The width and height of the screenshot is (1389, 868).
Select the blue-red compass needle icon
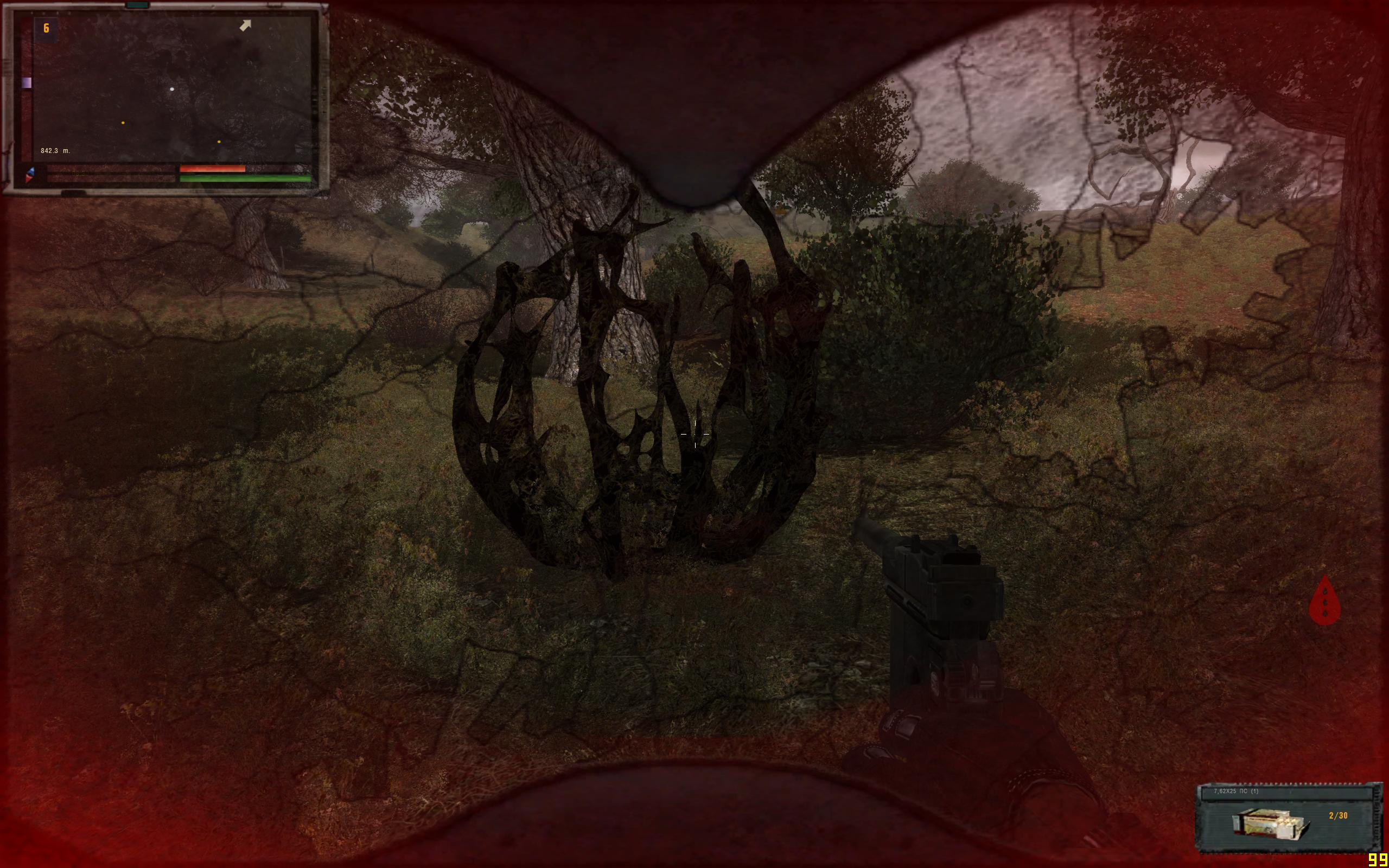pyautogui.click(x=29, y=175)
